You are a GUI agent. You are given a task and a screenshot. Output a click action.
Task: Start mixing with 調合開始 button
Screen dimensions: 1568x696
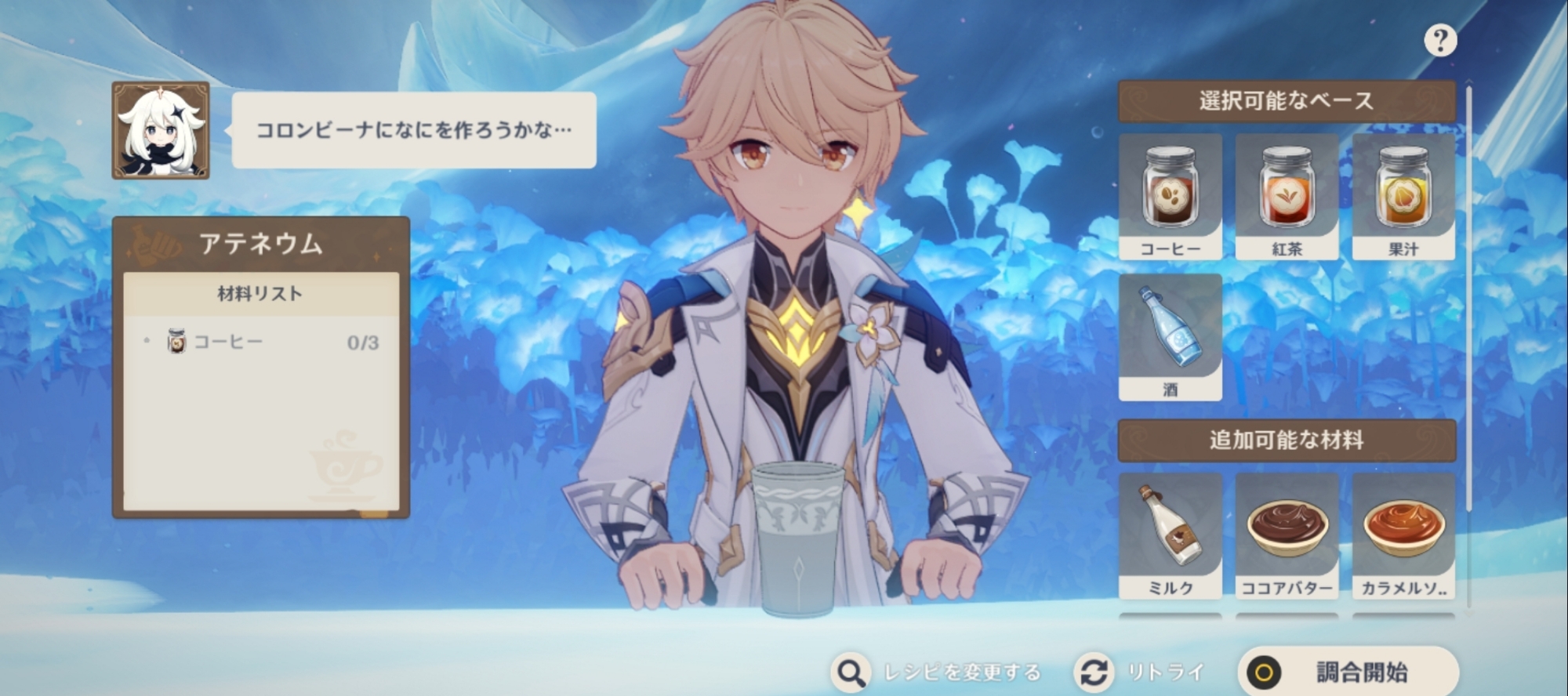coord(1348,672)
